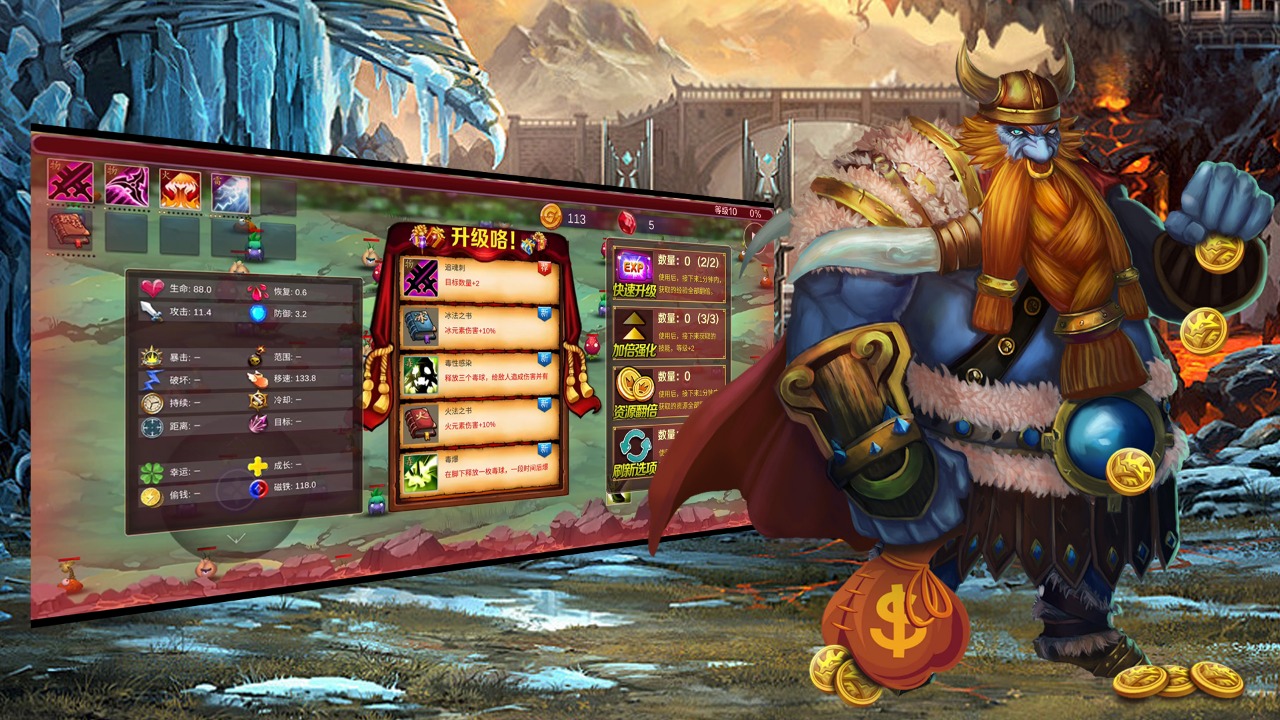Choose the 追魂刺 upgrade card
This screenshot has height=720, width=1280.
pos(478,279)
